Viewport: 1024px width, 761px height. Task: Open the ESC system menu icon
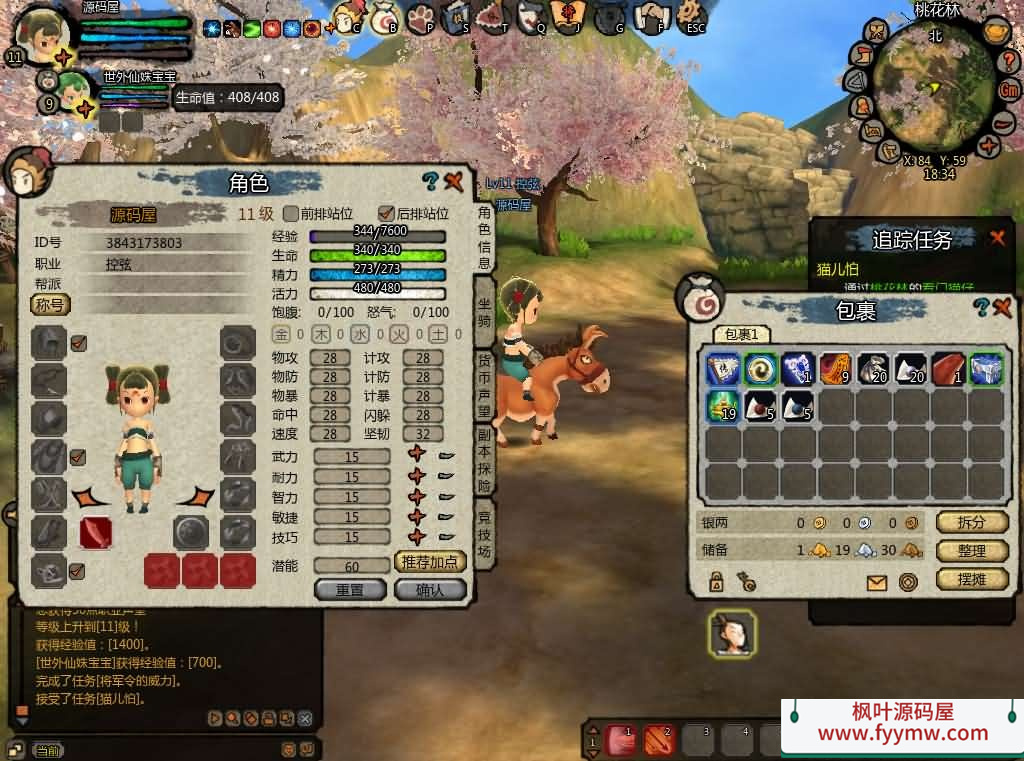(693, 15)
